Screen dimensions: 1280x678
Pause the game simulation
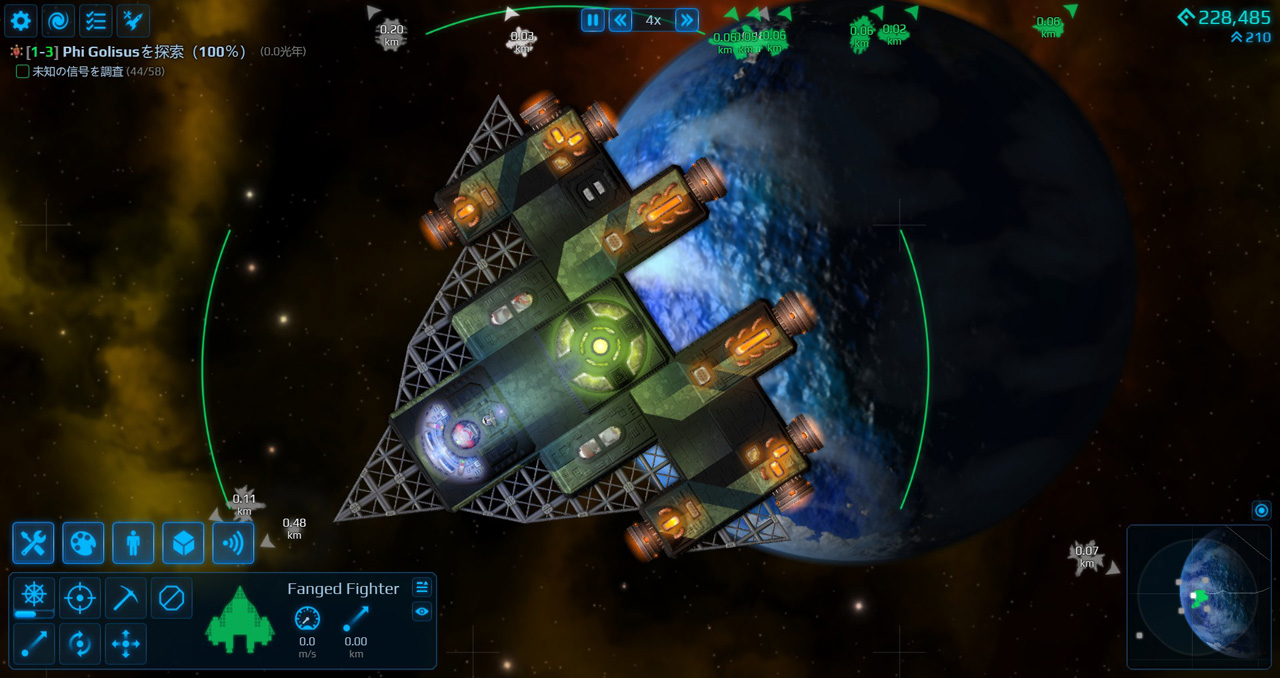click(593, 20)
